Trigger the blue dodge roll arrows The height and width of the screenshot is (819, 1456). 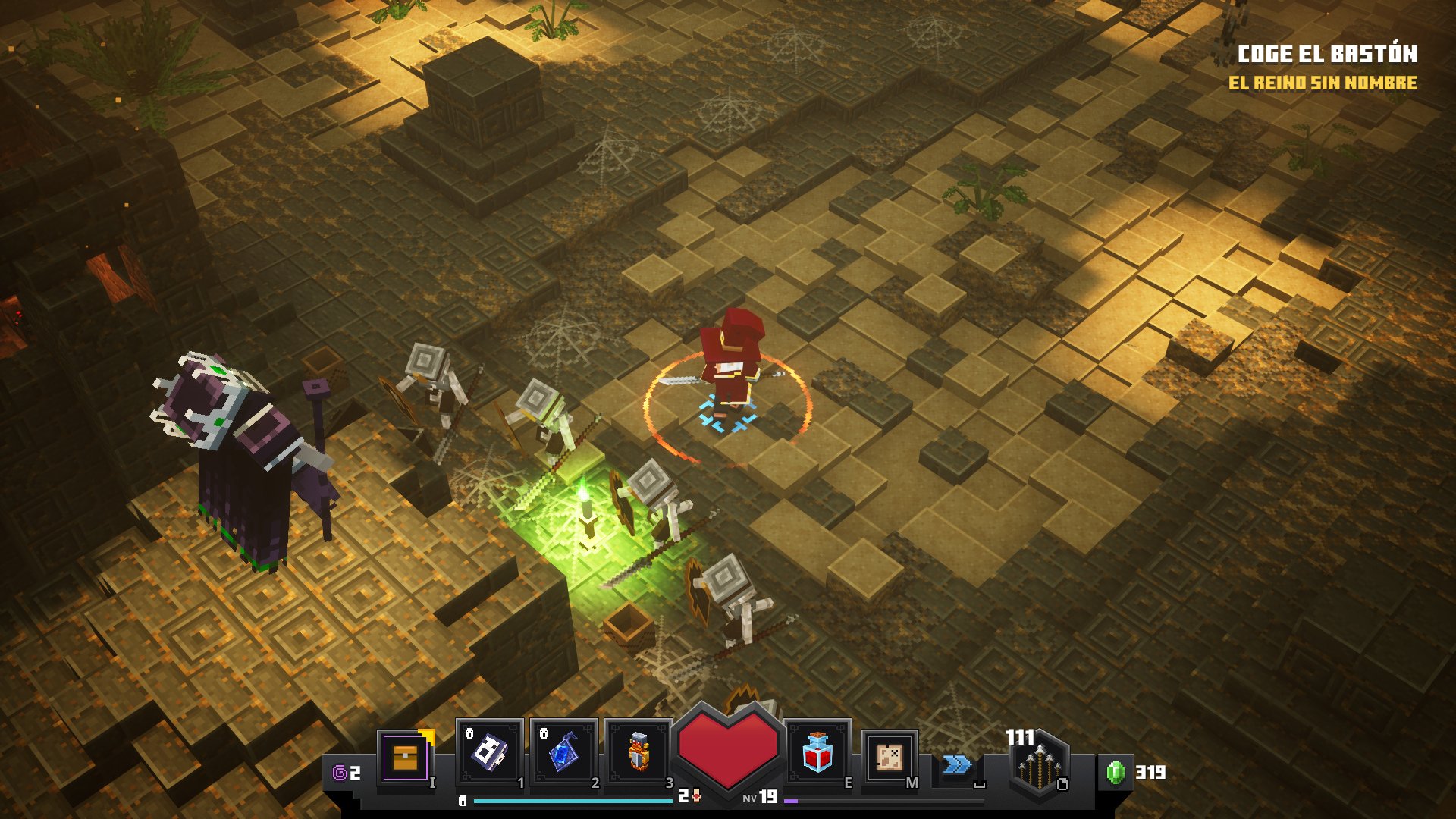pos(957,764)
